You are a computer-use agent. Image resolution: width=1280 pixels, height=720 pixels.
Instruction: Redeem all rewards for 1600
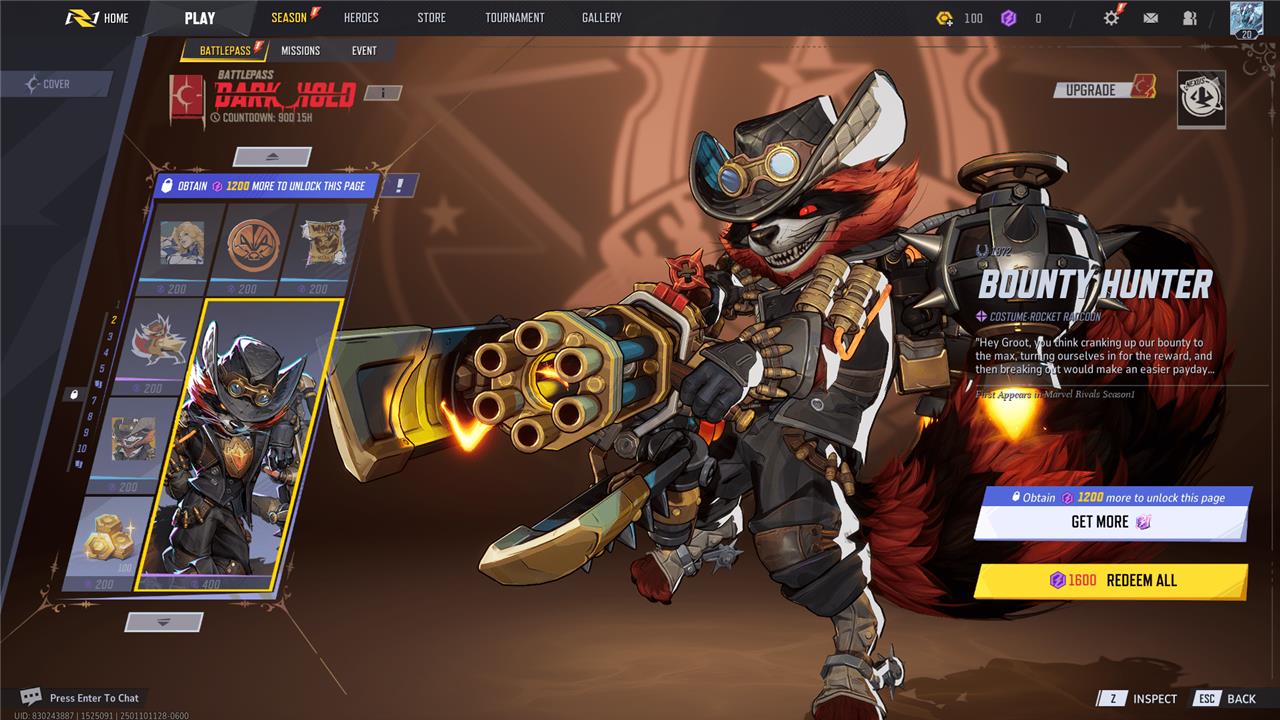click(1110, 581)
